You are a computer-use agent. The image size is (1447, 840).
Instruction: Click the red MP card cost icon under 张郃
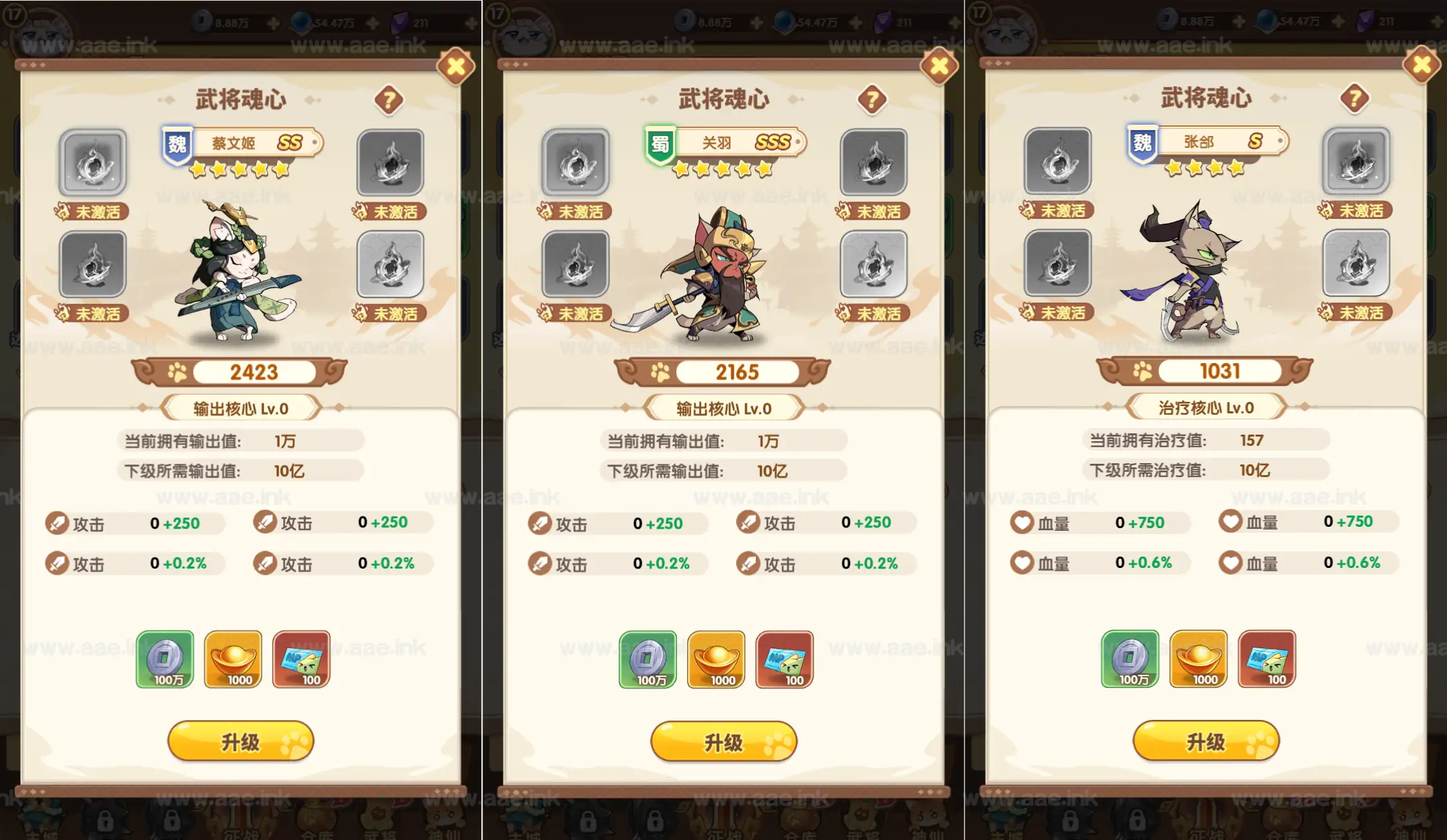[x=1266, y=659]
